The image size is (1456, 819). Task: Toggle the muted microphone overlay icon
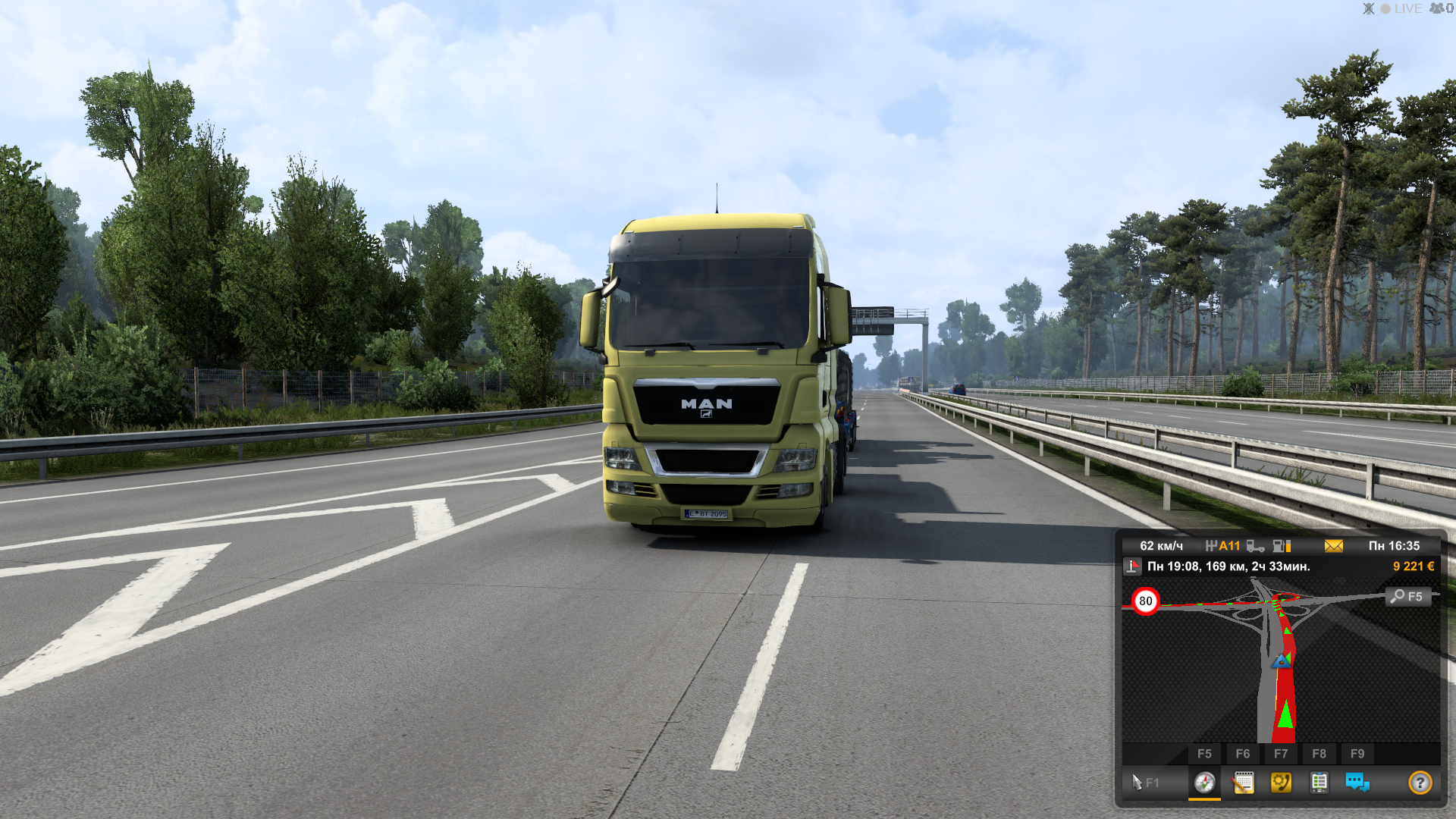click(1368, 9)
